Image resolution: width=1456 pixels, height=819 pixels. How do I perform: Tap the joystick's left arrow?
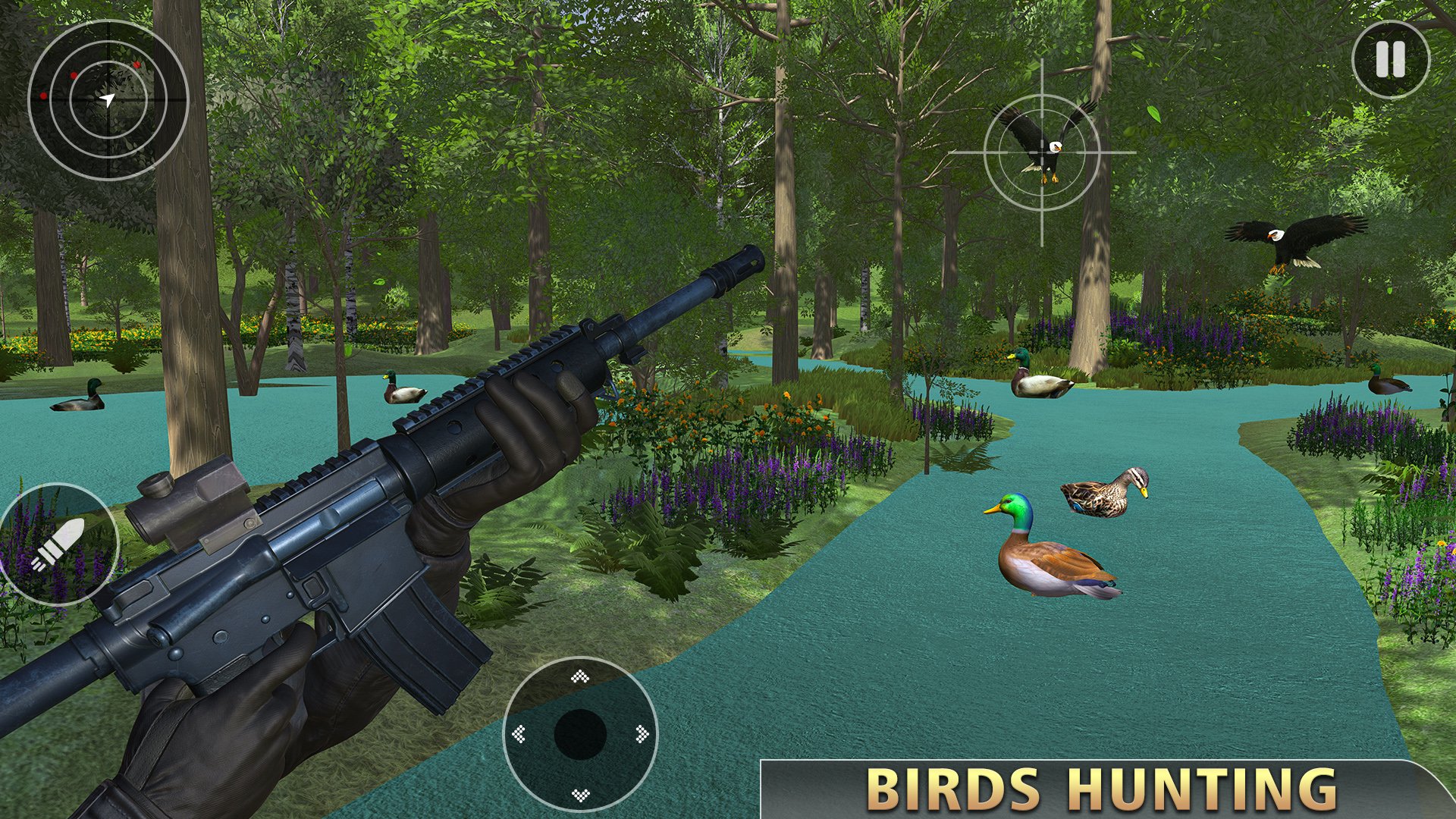519,733
